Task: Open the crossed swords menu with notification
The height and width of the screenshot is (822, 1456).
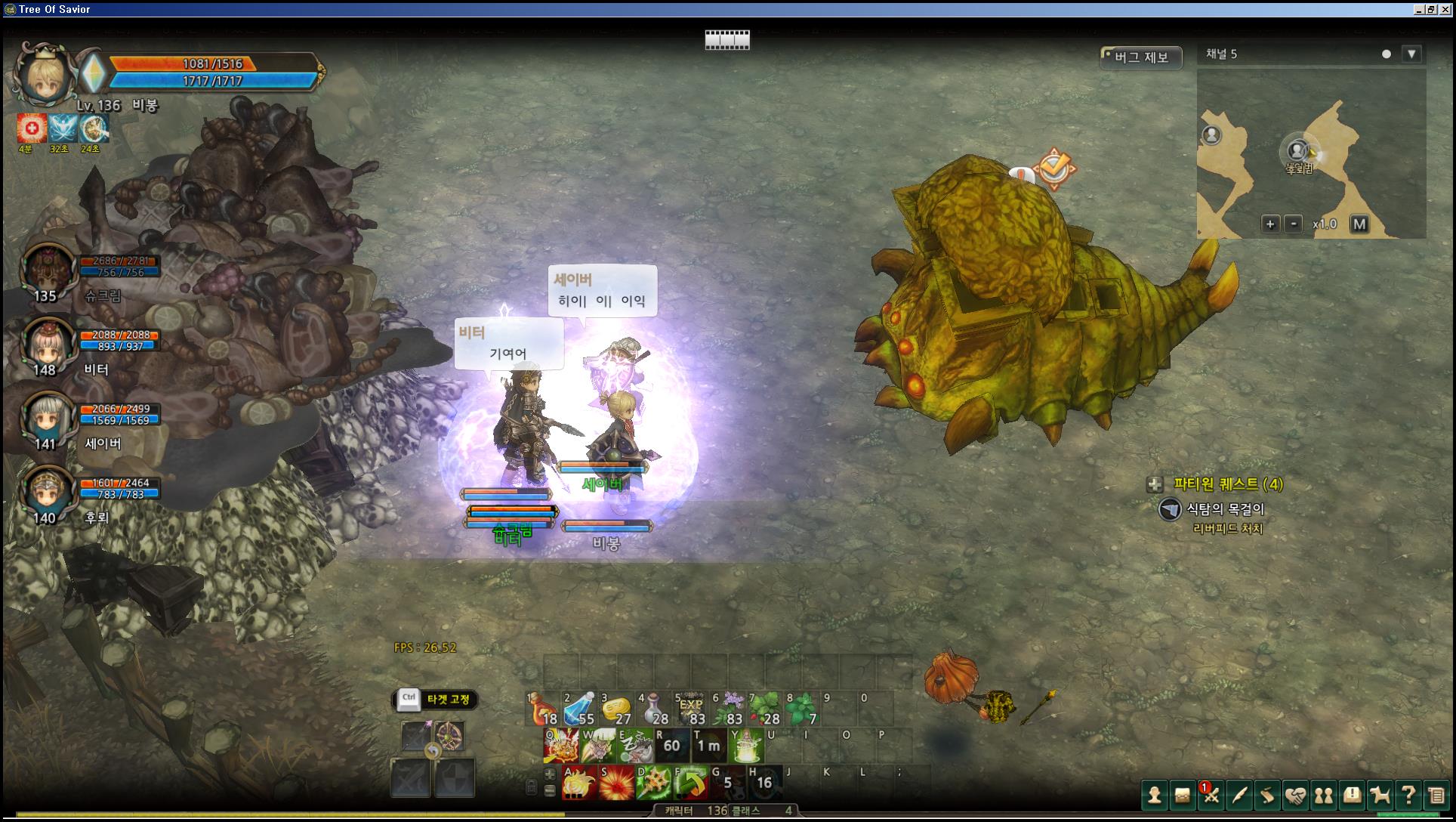Action: coord(1211,795)
